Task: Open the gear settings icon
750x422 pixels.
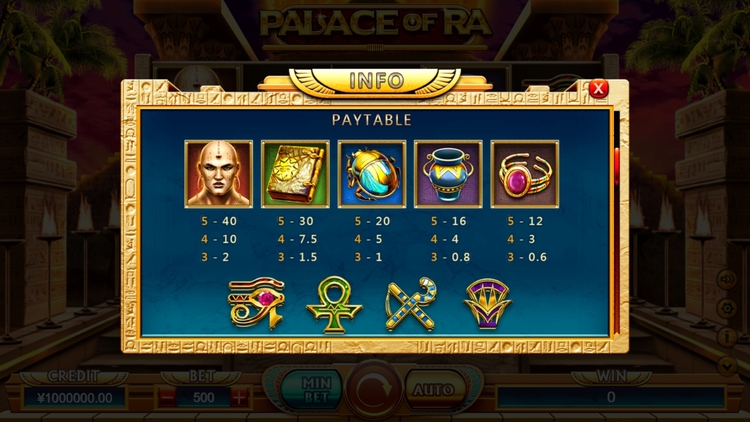Action: 727,309
